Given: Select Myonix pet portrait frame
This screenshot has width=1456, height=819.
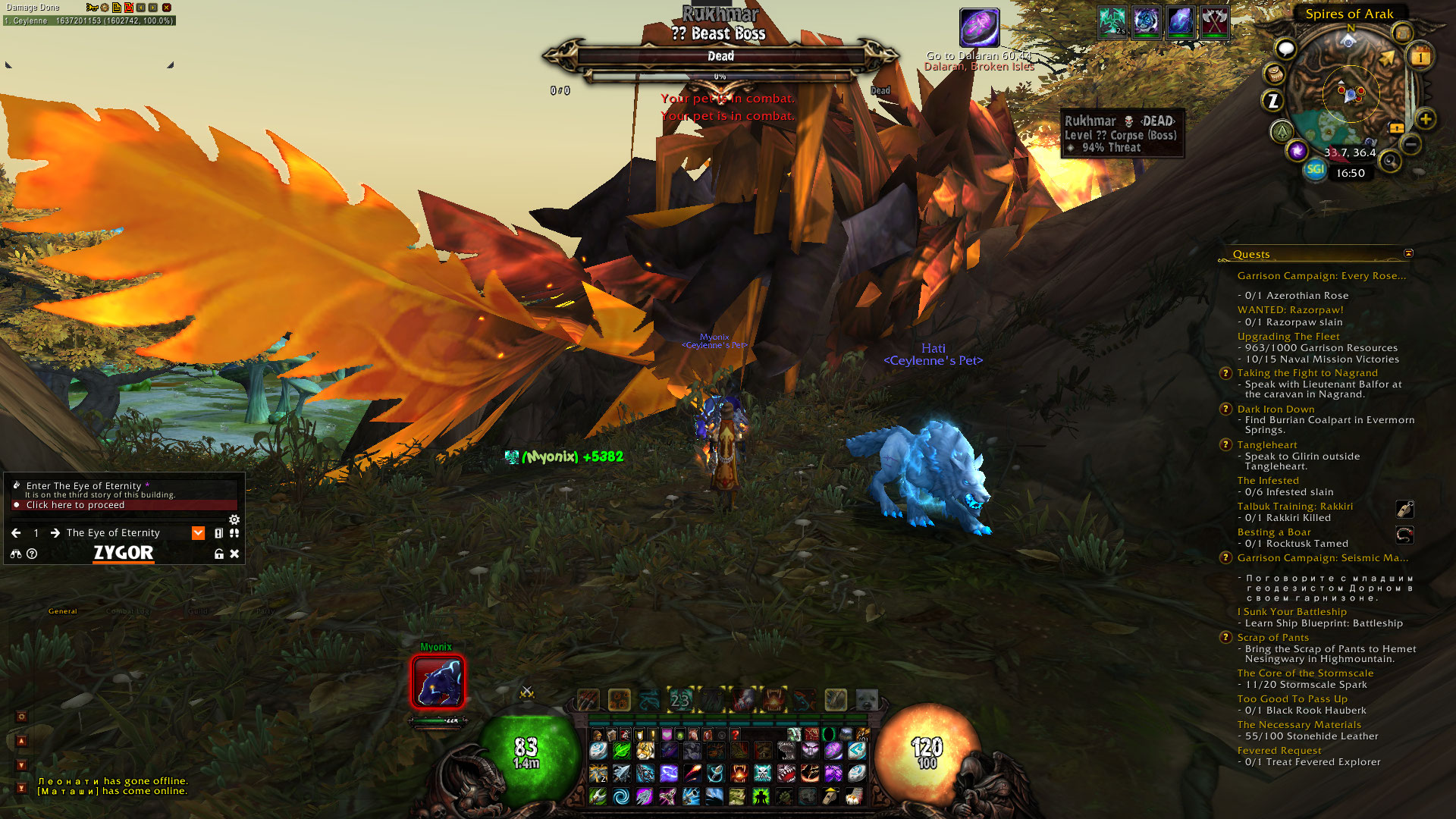Looking at the screenshot, I should click(x=438, y=682).
